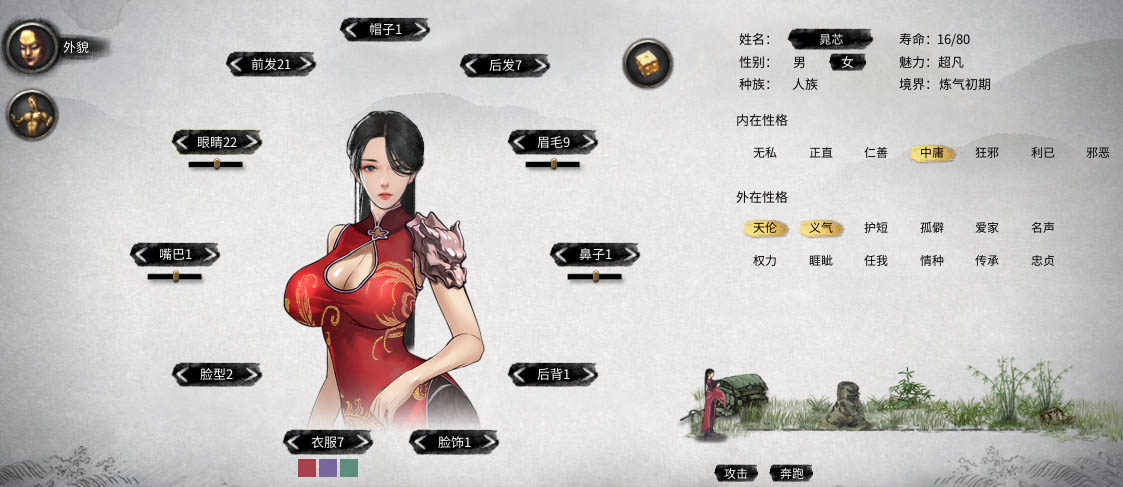The width and height of the screenshot is (1123, 487).
Task: Choose next 衣服 clothing option
Action: click(362, 442)
